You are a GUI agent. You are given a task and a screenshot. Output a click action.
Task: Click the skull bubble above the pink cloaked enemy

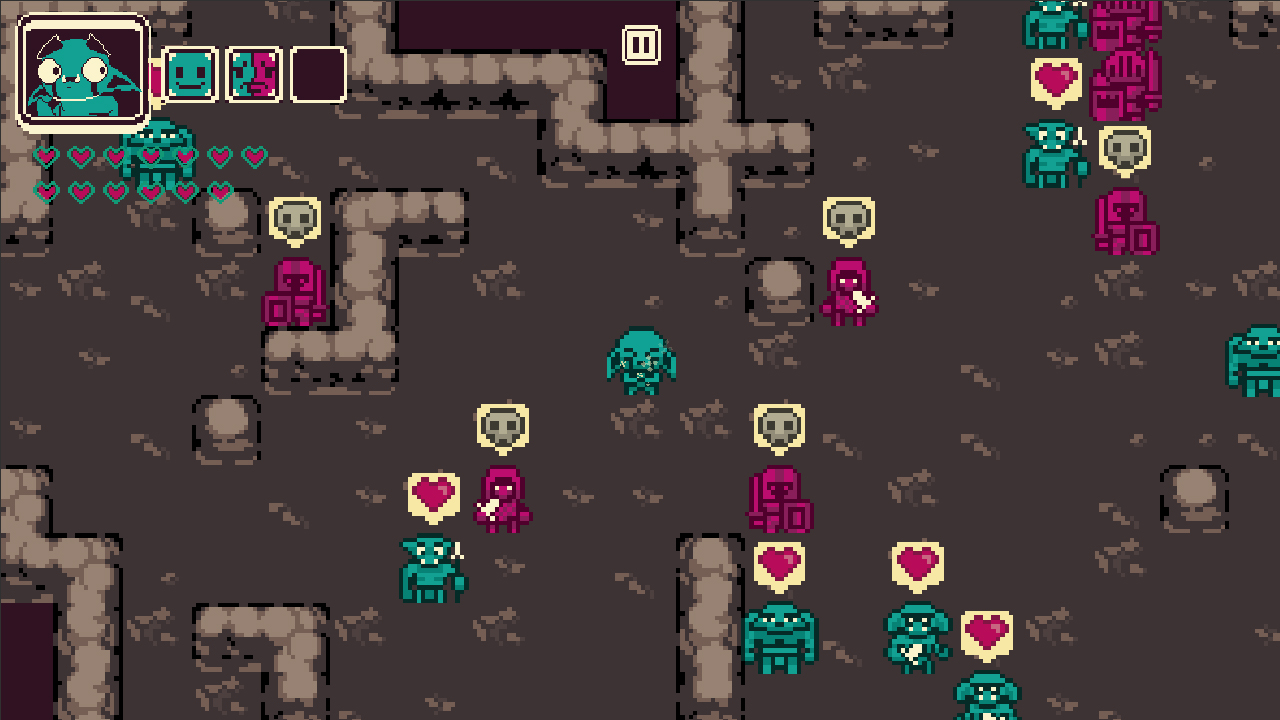click(849, 221)
